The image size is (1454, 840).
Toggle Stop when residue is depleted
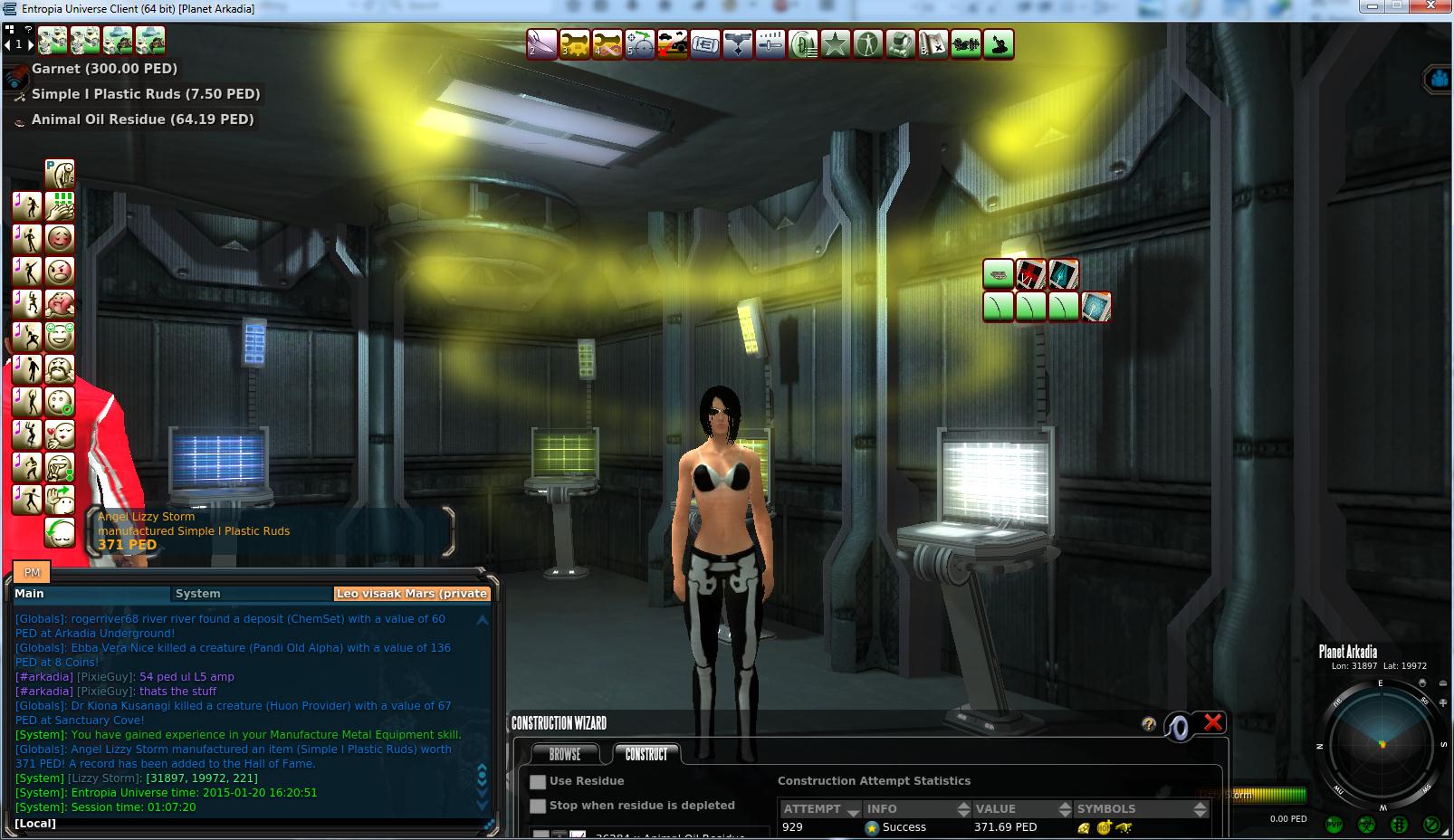click(539, 807)
